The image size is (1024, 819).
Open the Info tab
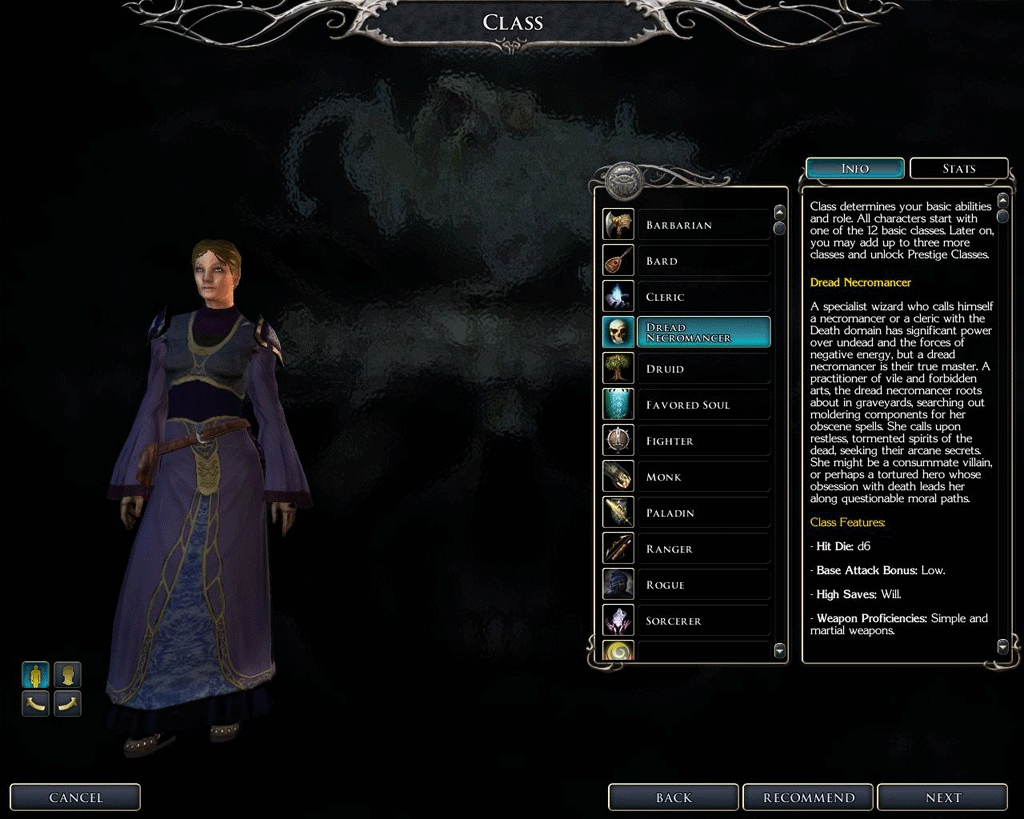(x=855, y=168)
